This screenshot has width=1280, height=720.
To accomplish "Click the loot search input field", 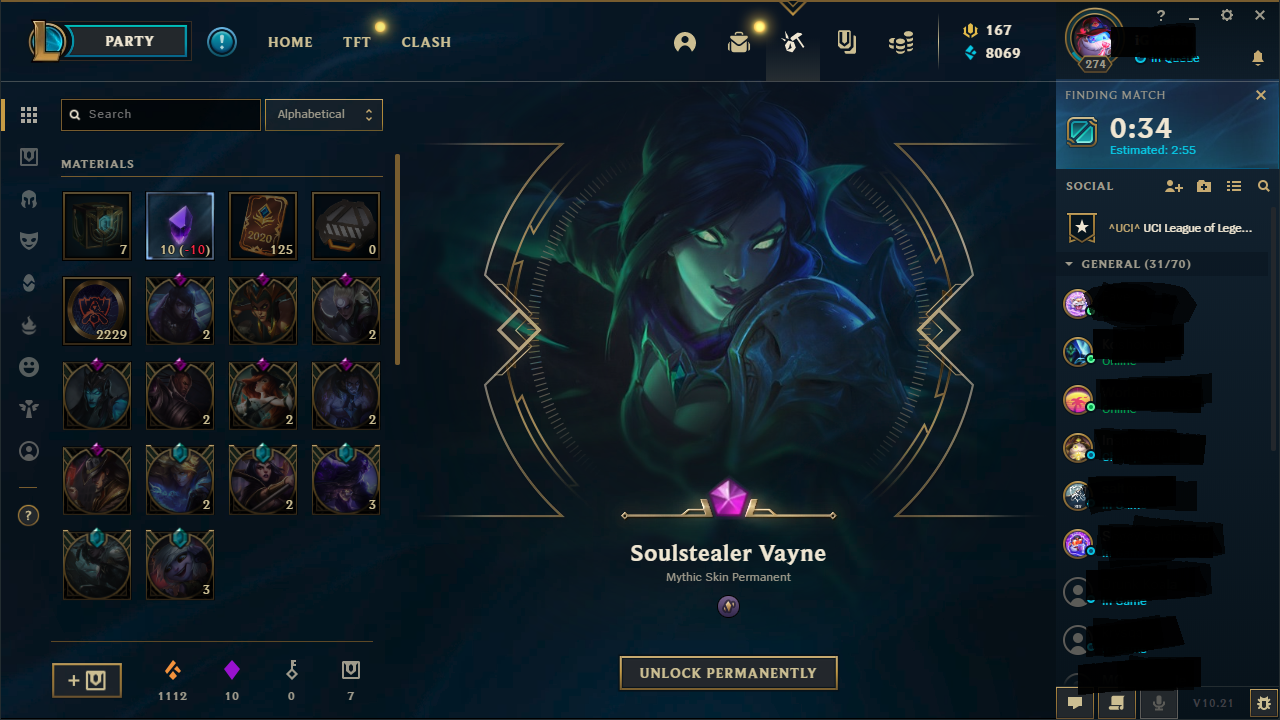I will 160,114.
